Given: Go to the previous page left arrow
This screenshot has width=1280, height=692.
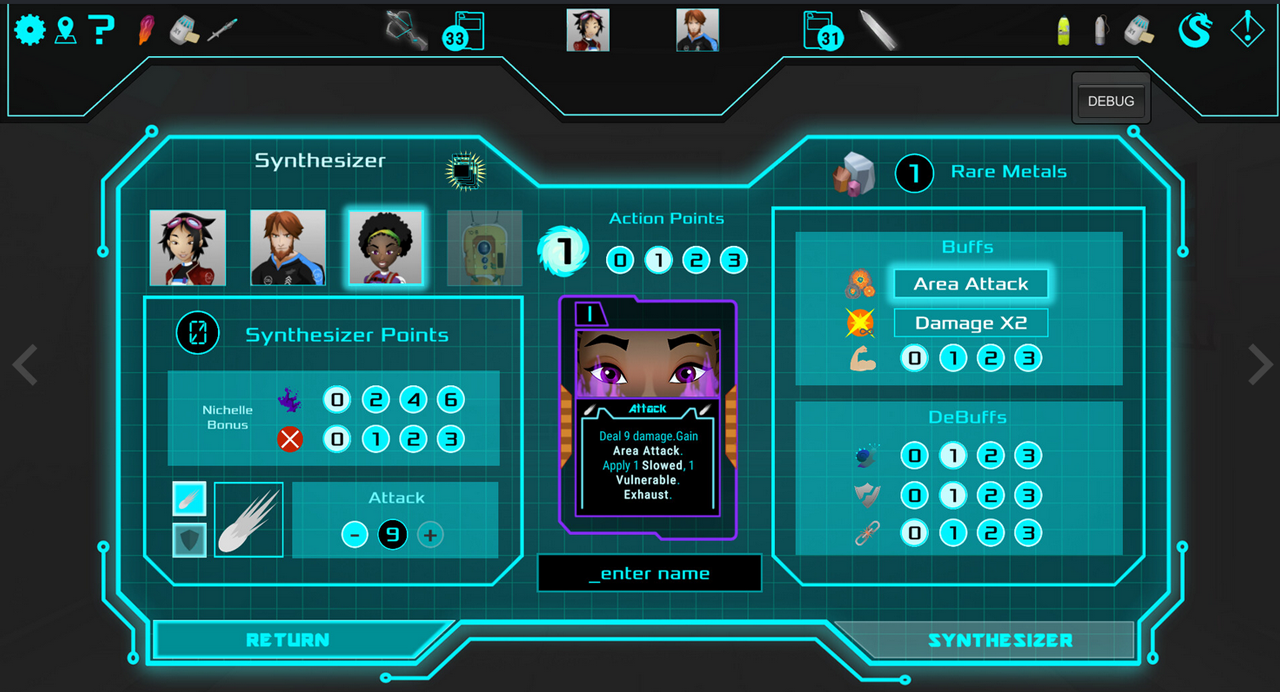Looking at the screenshot, I should point(25,366).
